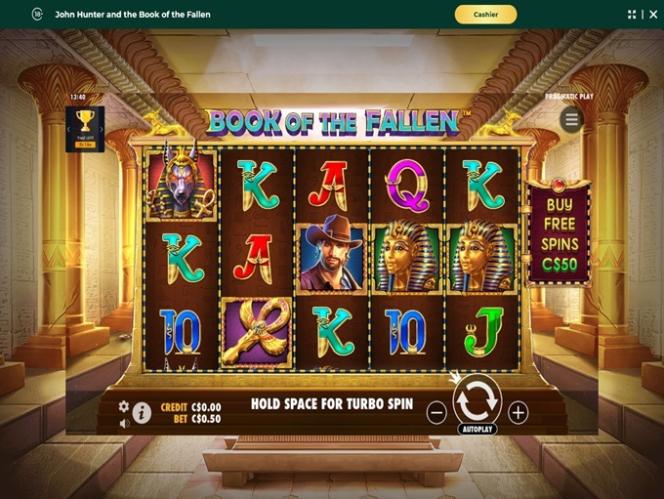The image size is (664, 499).
Task: Show the game information (i) page
Action: pos(142,412)
